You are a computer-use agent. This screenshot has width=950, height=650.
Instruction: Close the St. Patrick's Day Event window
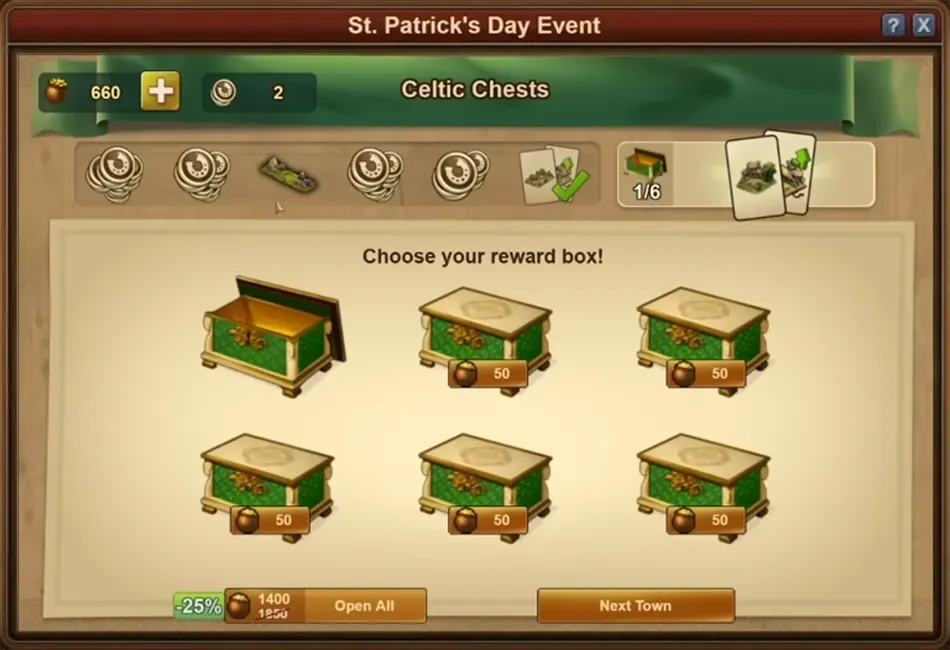tap(923, 26)
